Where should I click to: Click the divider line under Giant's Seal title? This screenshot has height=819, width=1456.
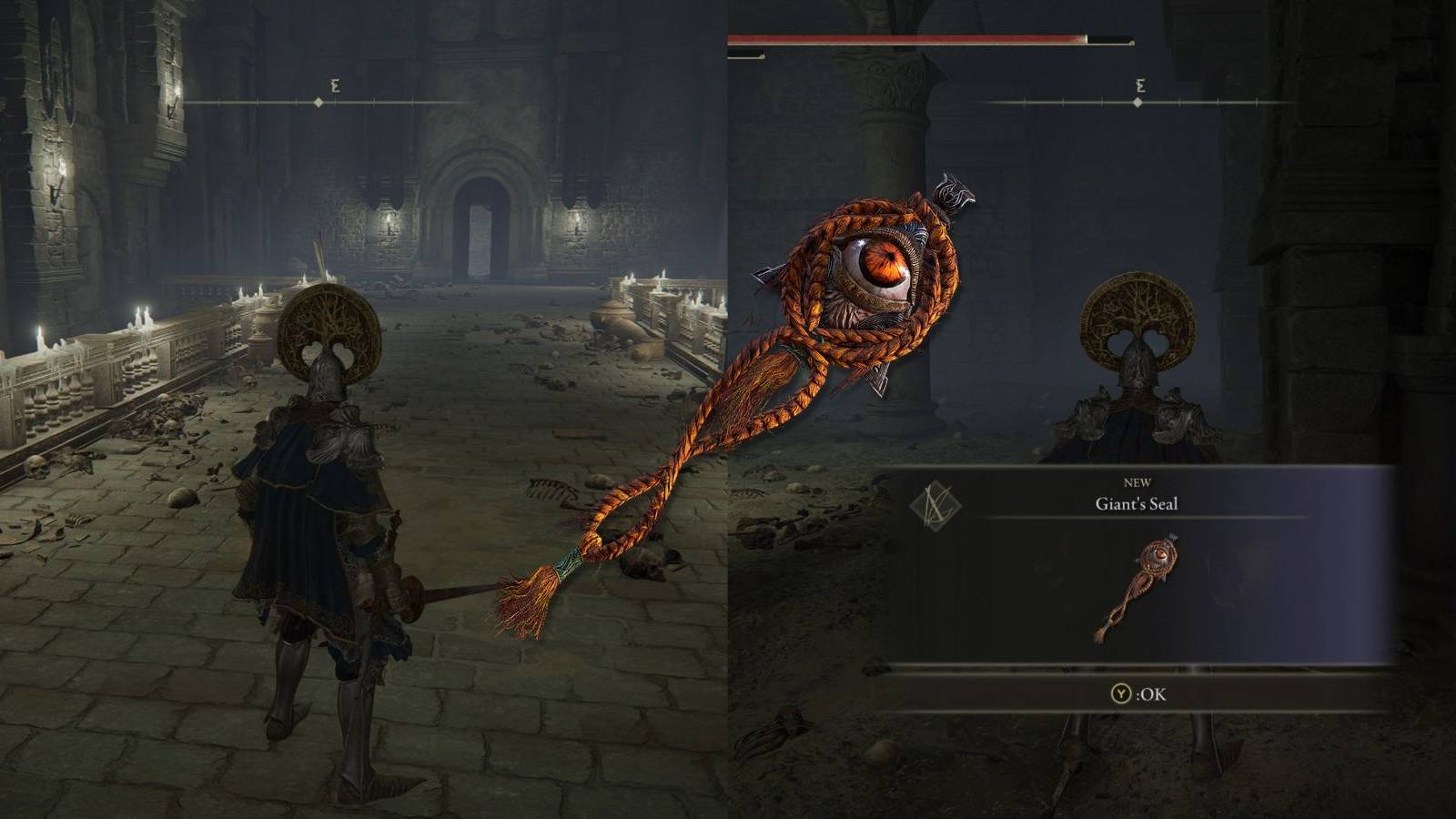(1142, 517)
